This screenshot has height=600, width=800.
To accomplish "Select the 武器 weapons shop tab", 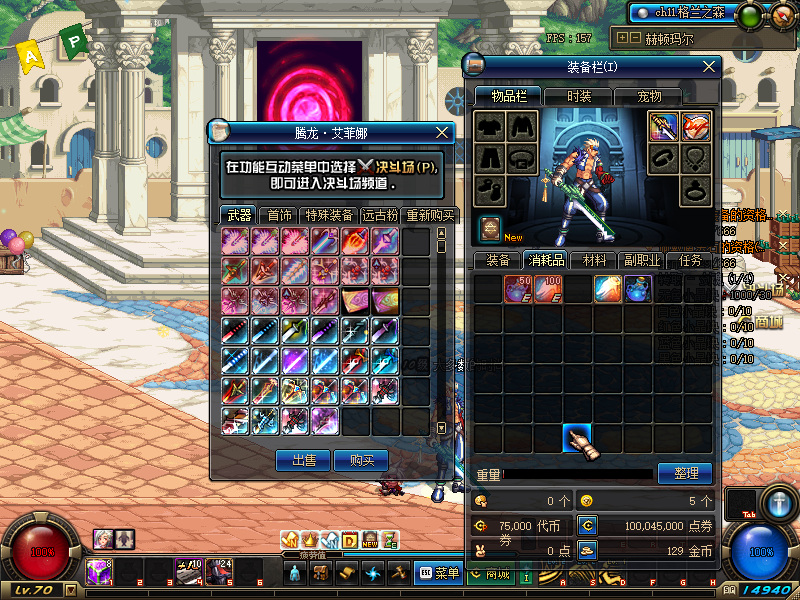I will (239, 215).
